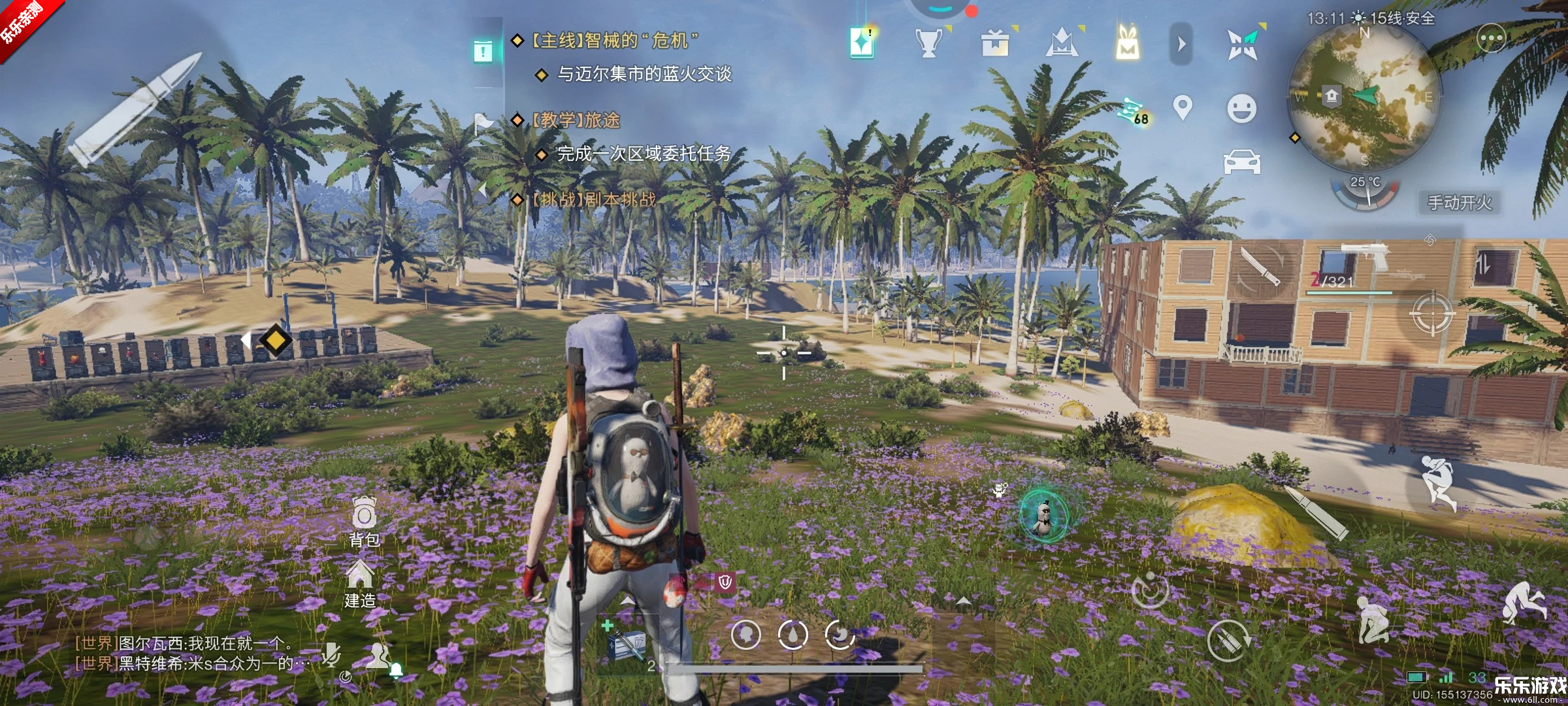
Task: Open the trophy achievements panel
Action: (927, 43)
